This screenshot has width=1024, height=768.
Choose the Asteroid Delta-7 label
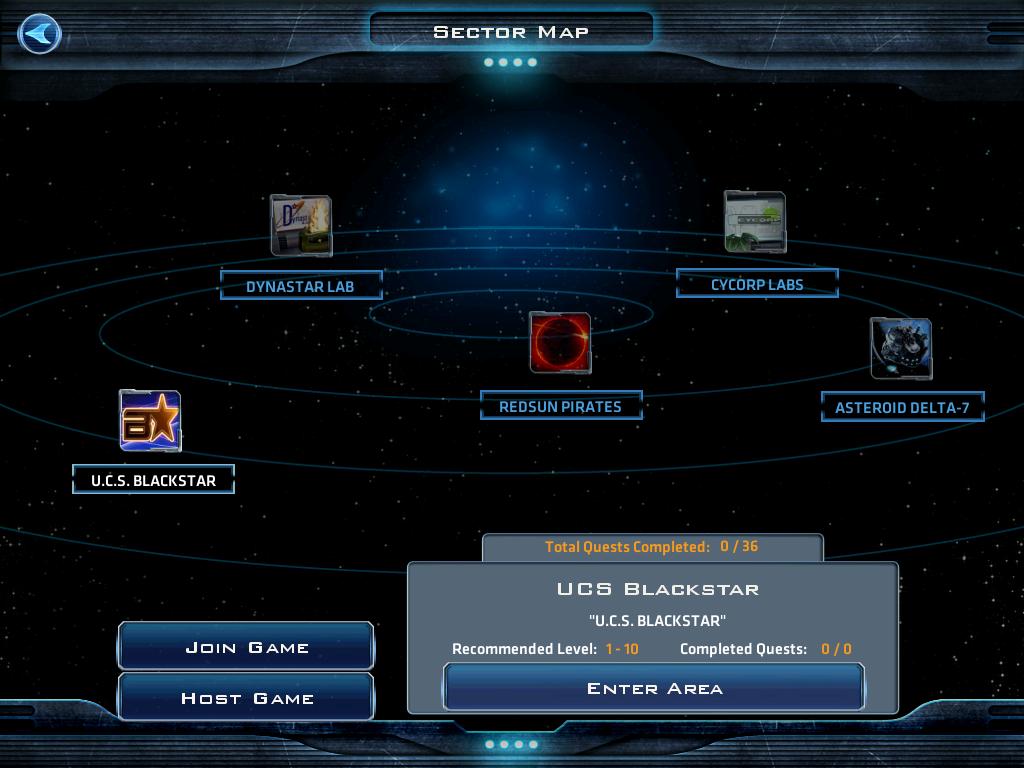(x=902, y=407)
